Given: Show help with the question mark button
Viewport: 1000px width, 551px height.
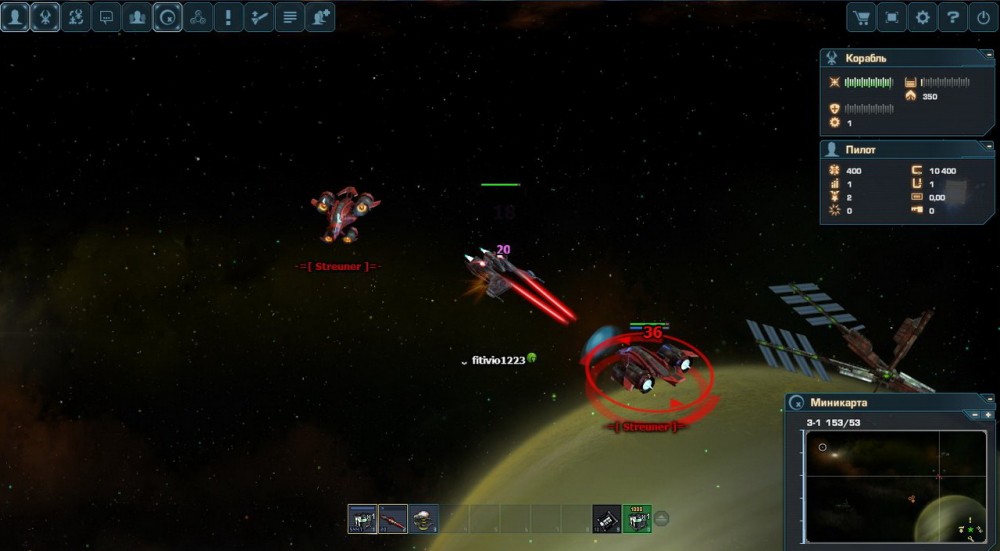Looking at the screenshot, I should 954,17.
